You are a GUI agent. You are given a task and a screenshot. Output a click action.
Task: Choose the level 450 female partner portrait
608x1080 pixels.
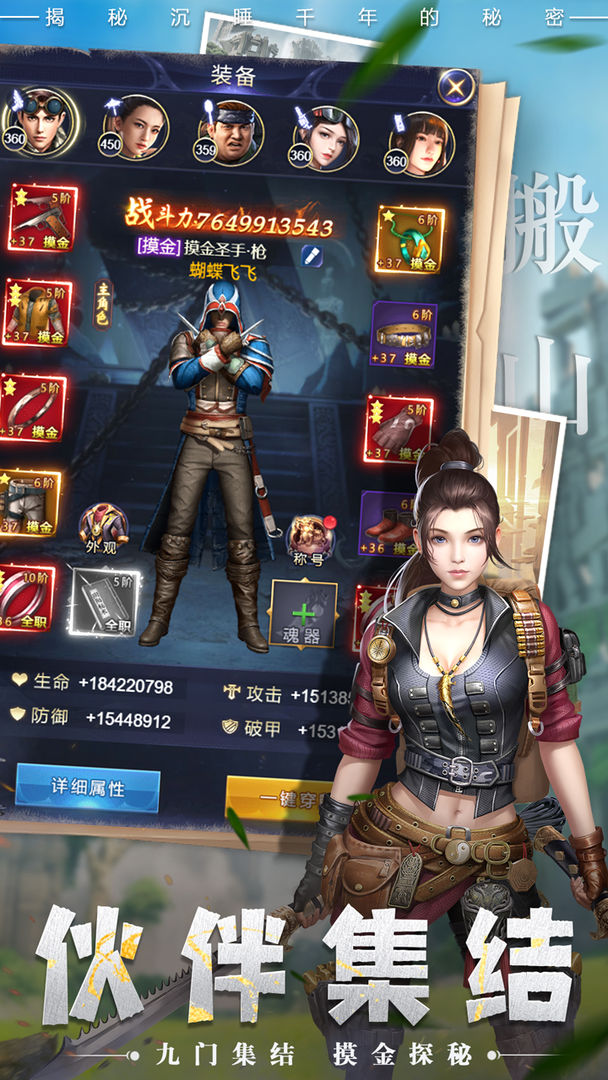pyautogui.click(x=134, y=126)
